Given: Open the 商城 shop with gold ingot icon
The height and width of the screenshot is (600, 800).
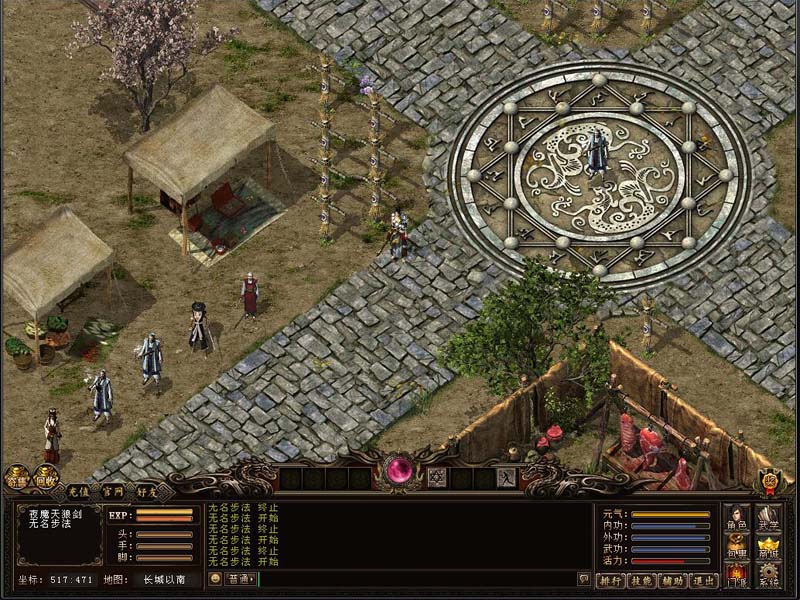Looking at the screenshot, I should (x=768, y=547).
